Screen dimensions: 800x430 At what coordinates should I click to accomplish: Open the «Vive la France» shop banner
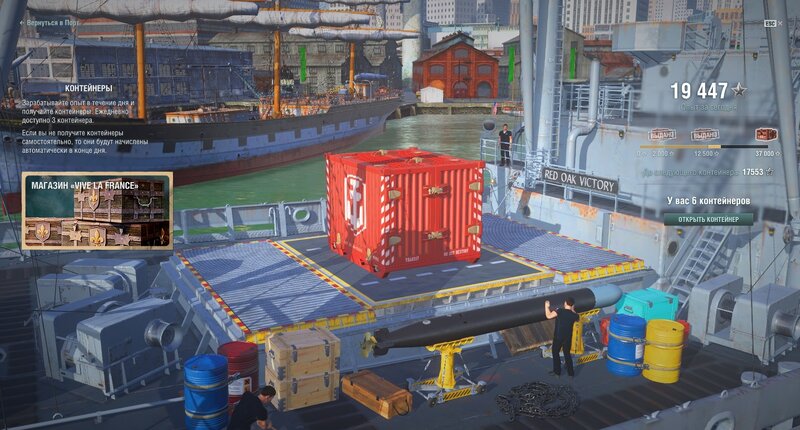point(97,210)
